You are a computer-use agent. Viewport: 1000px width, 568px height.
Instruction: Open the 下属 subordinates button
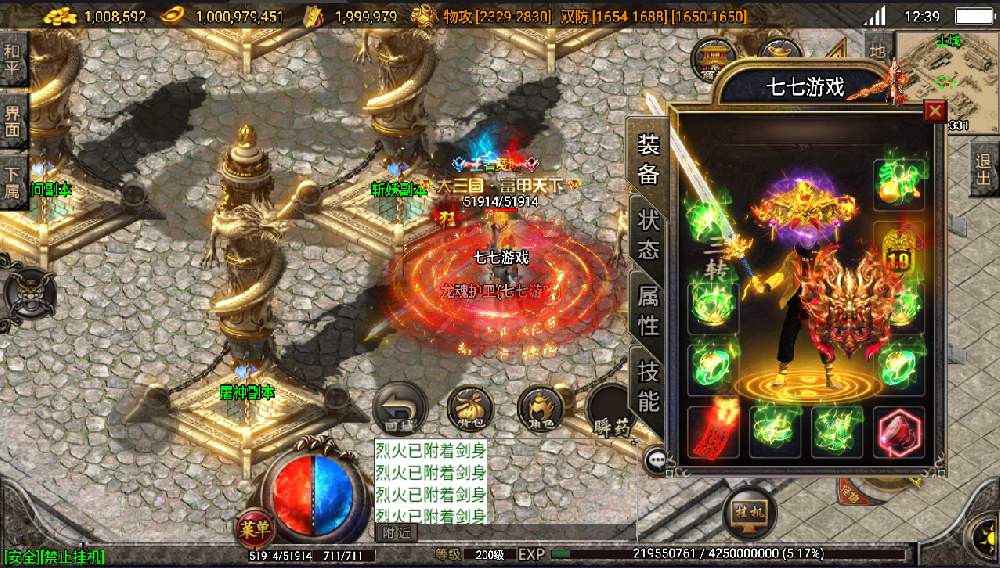click(x=13, y=180)
